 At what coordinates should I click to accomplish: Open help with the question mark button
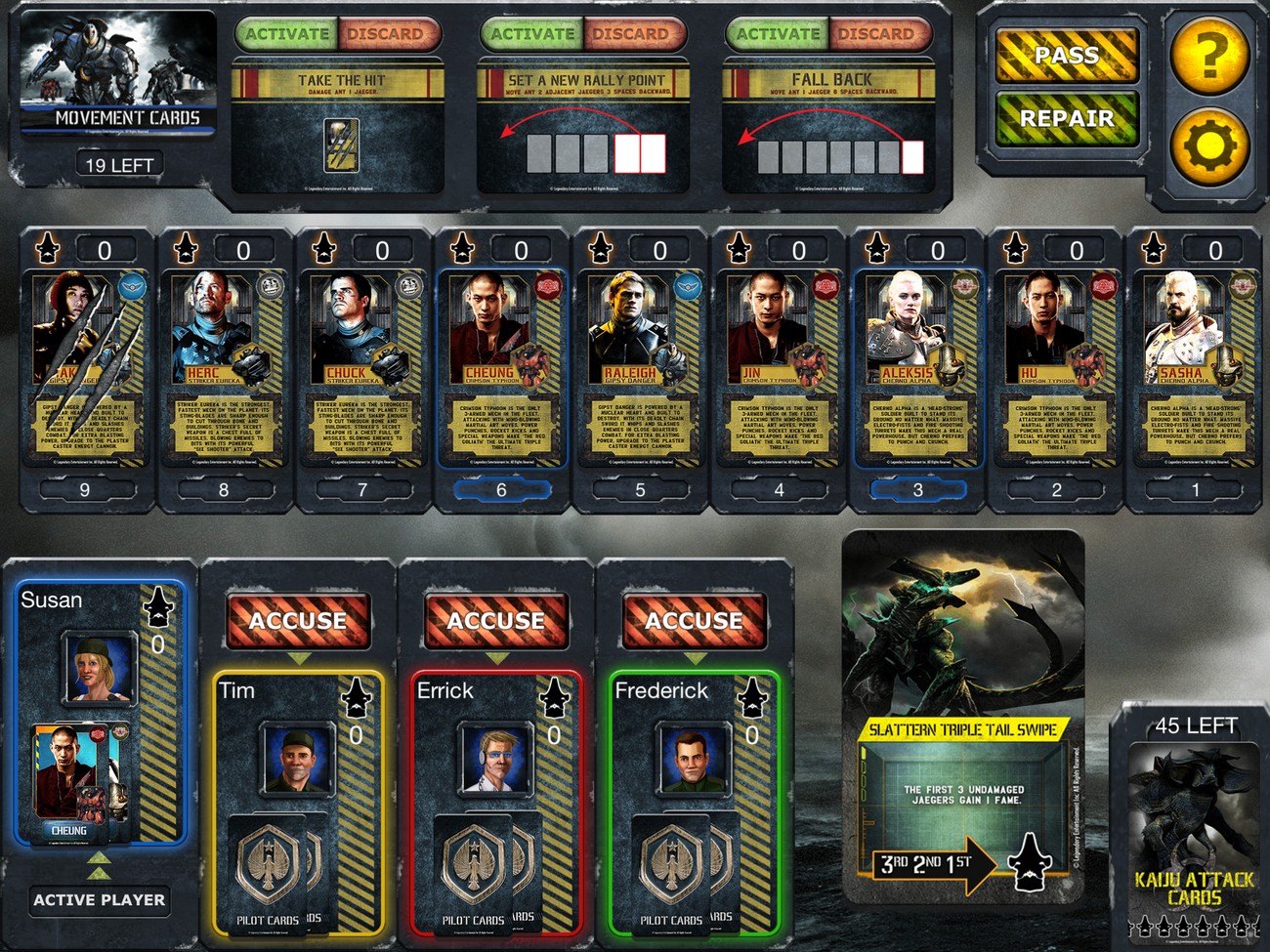(x=1209, y=55)
